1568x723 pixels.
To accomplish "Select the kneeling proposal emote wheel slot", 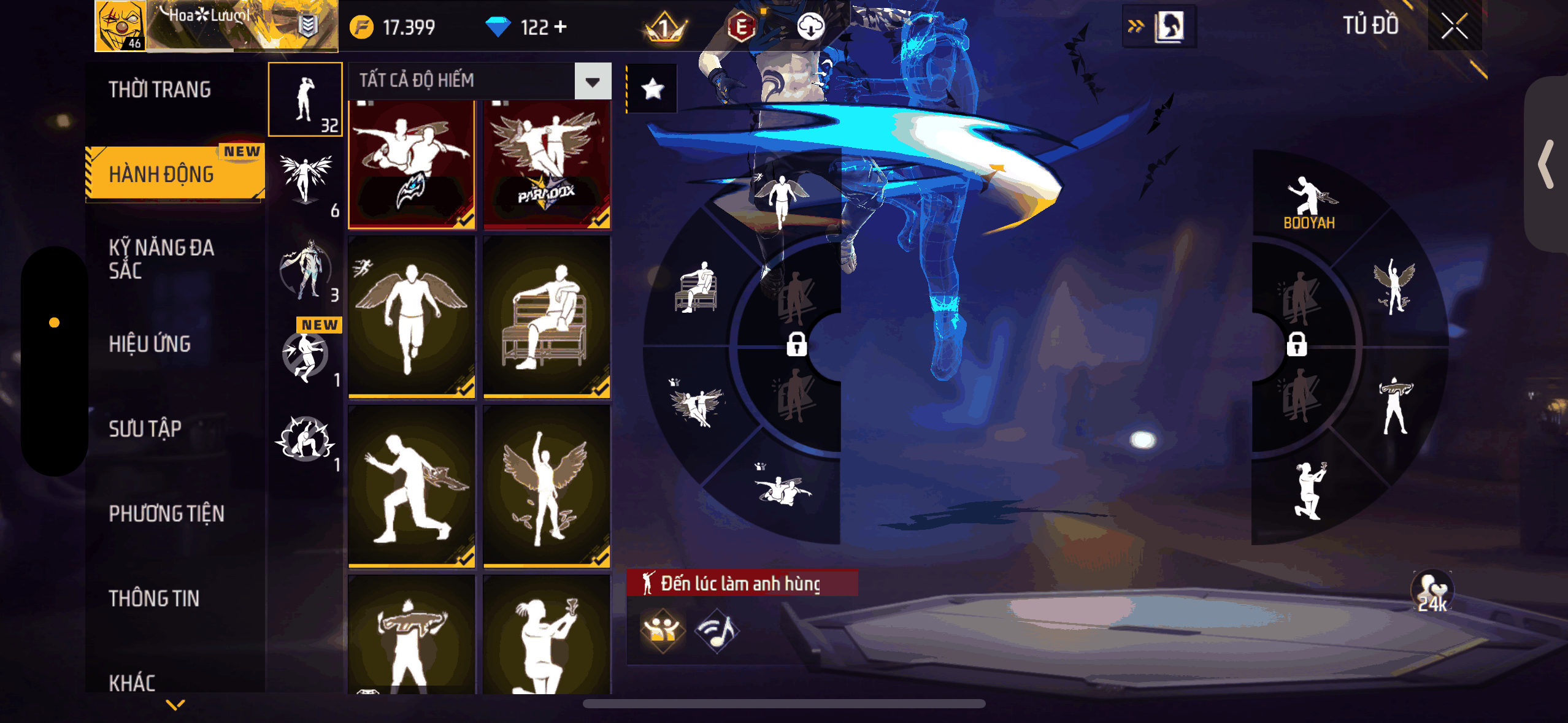I will point(1309,491).
